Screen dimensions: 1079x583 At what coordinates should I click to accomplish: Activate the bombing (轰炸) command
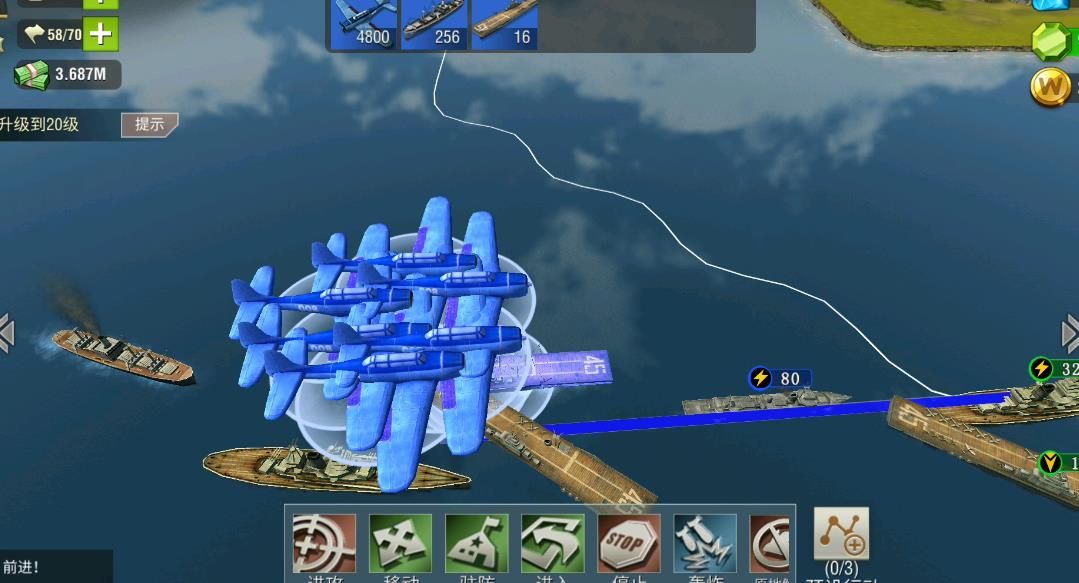(704, 544)
